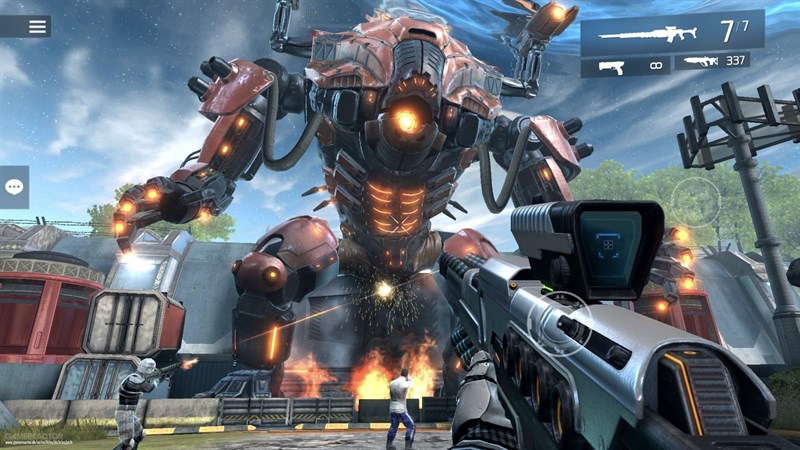Open the chat speech bubble

[x=14, y=187]
